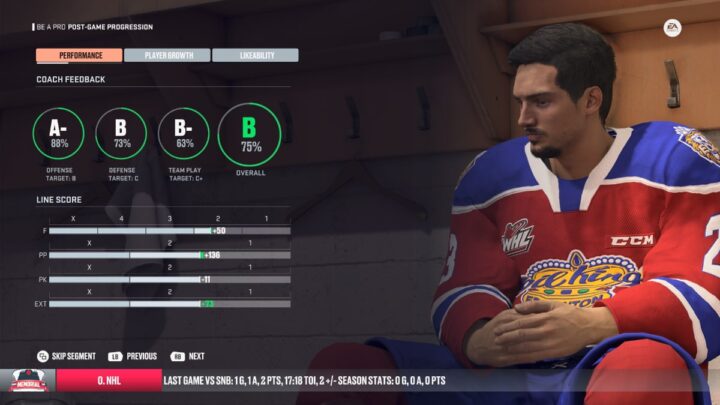Show the Likeability tab
The image size is (720, 405).
click(x=255, y=56)
